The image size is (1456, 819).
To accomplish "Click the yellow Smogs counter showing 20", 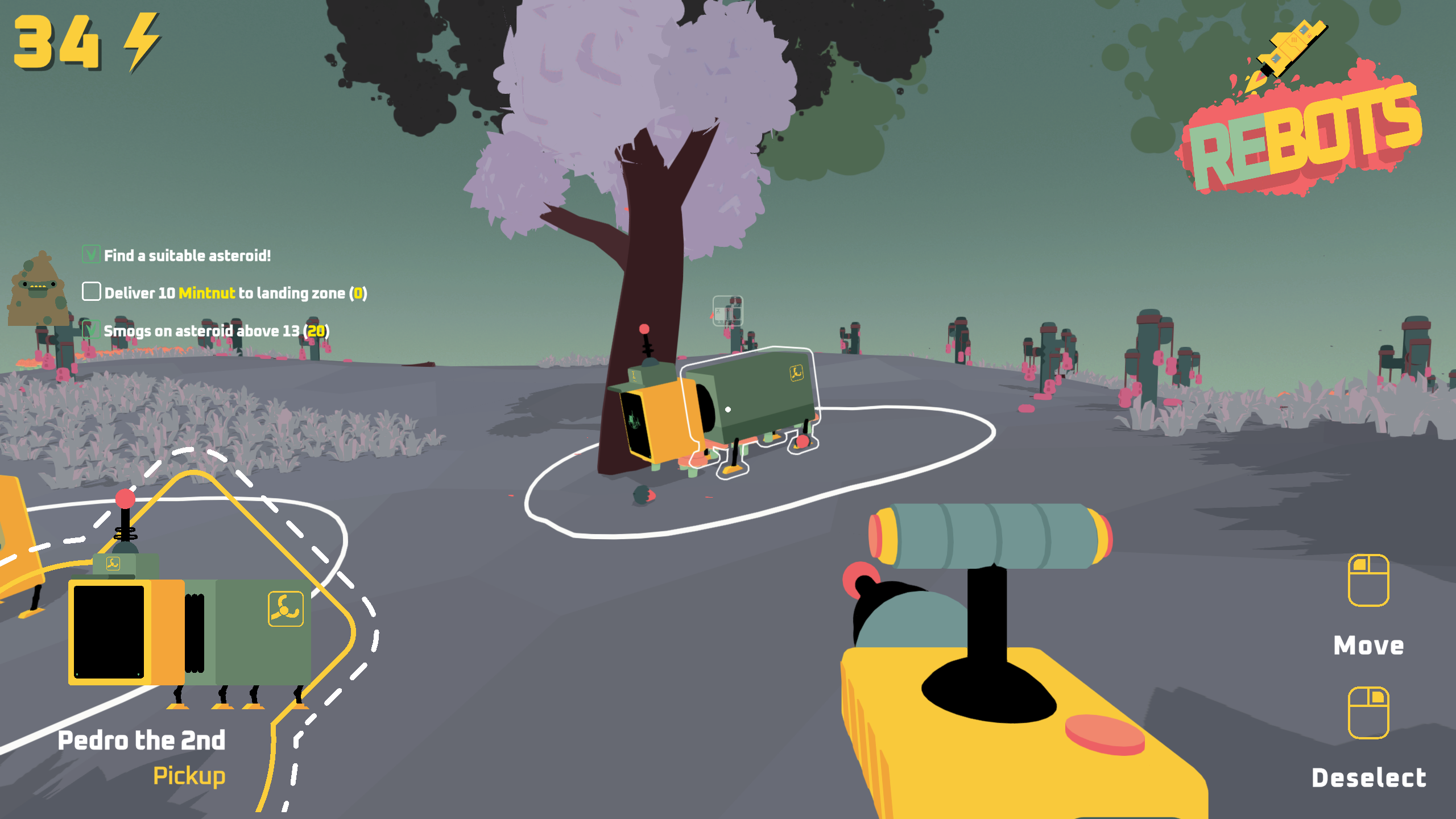I will [x=319, y=330].
